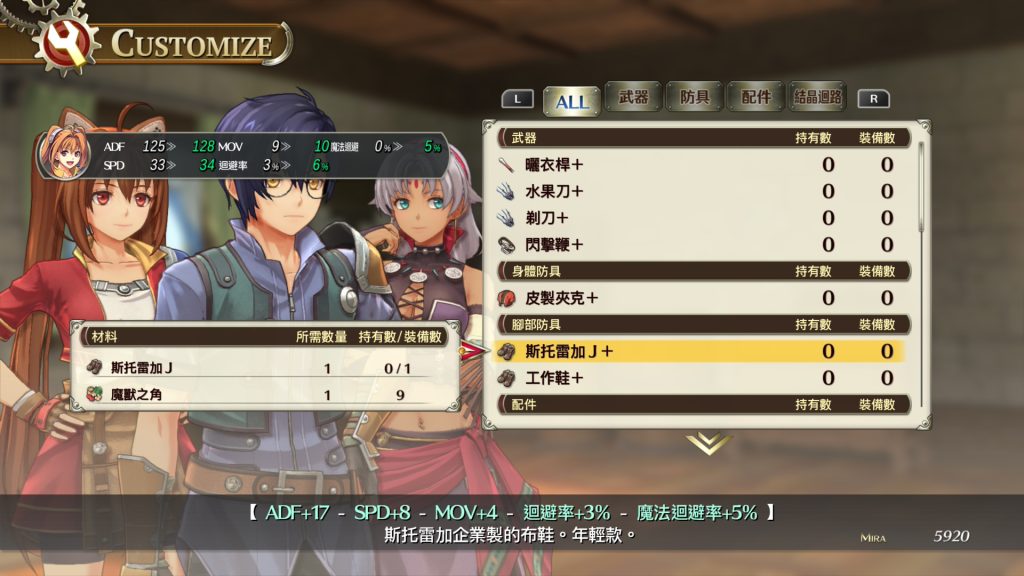Select the 配件 accessories tab
The image size is (1024, 576).
tap(755, 97)
